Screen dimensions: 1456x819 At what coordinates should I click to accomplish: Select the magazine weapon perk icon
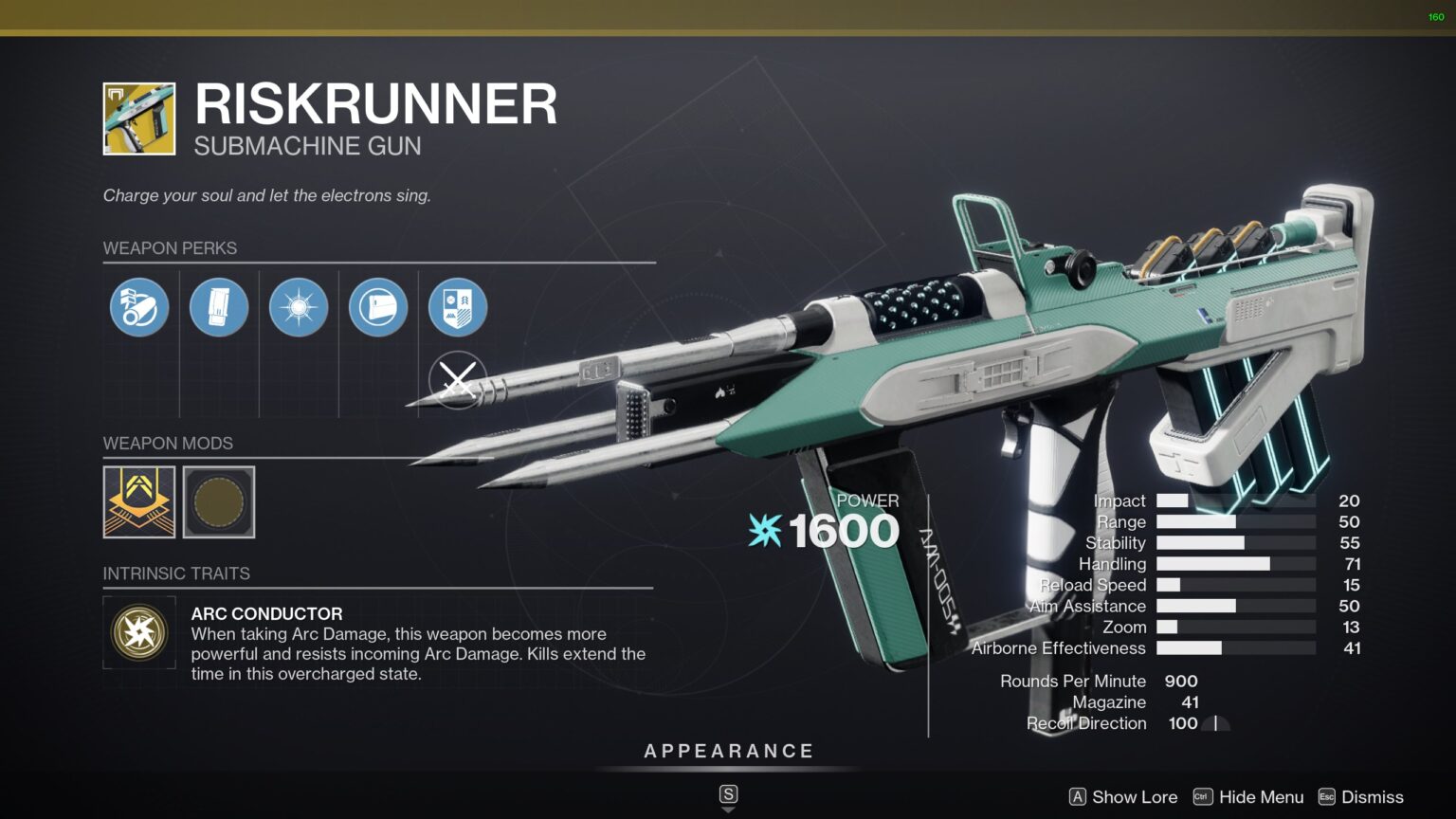[x=219, y=306]
